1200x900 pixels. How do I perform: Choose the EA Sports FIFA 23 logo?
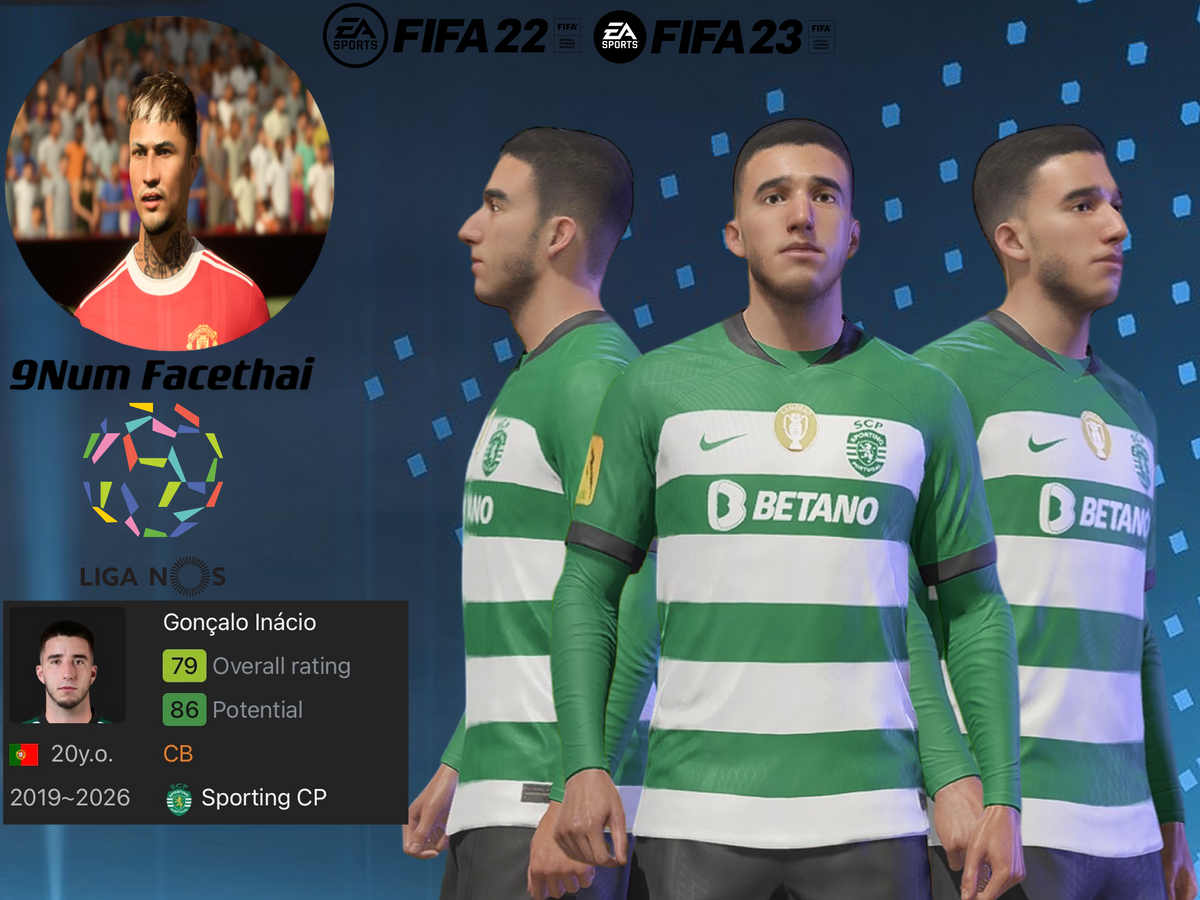coord(714,38)
